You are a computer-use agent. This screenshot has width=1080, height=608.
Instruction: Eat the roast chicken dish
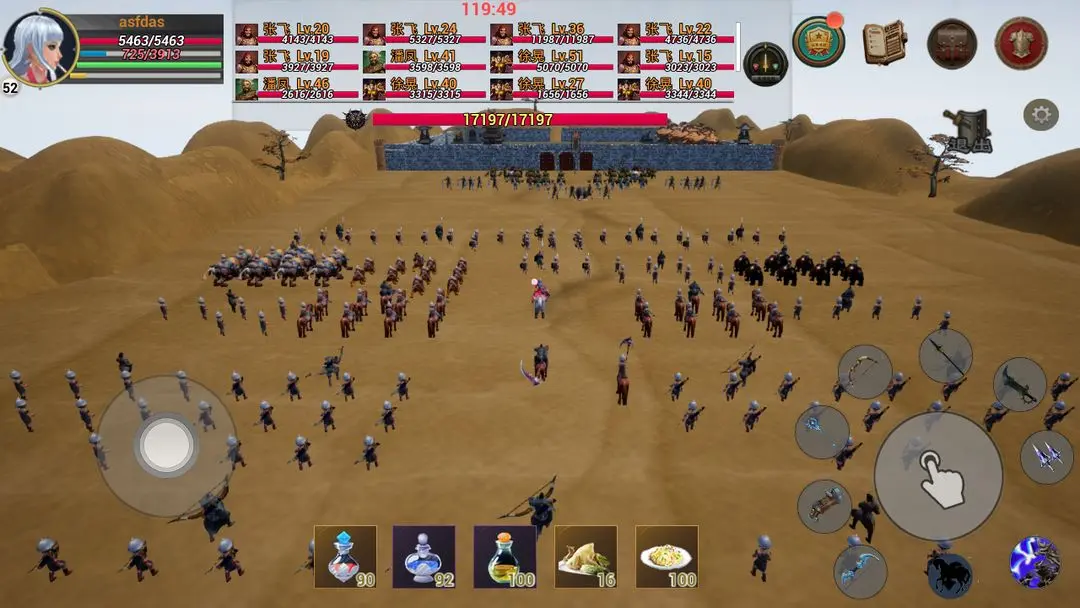[x=586, y=556]
